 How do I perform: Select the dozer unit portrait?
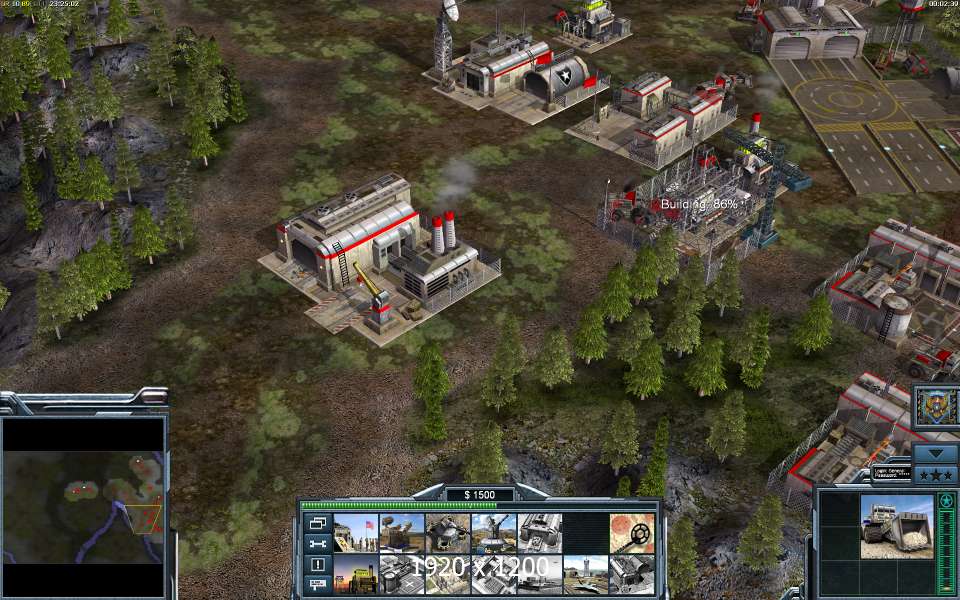896,526
